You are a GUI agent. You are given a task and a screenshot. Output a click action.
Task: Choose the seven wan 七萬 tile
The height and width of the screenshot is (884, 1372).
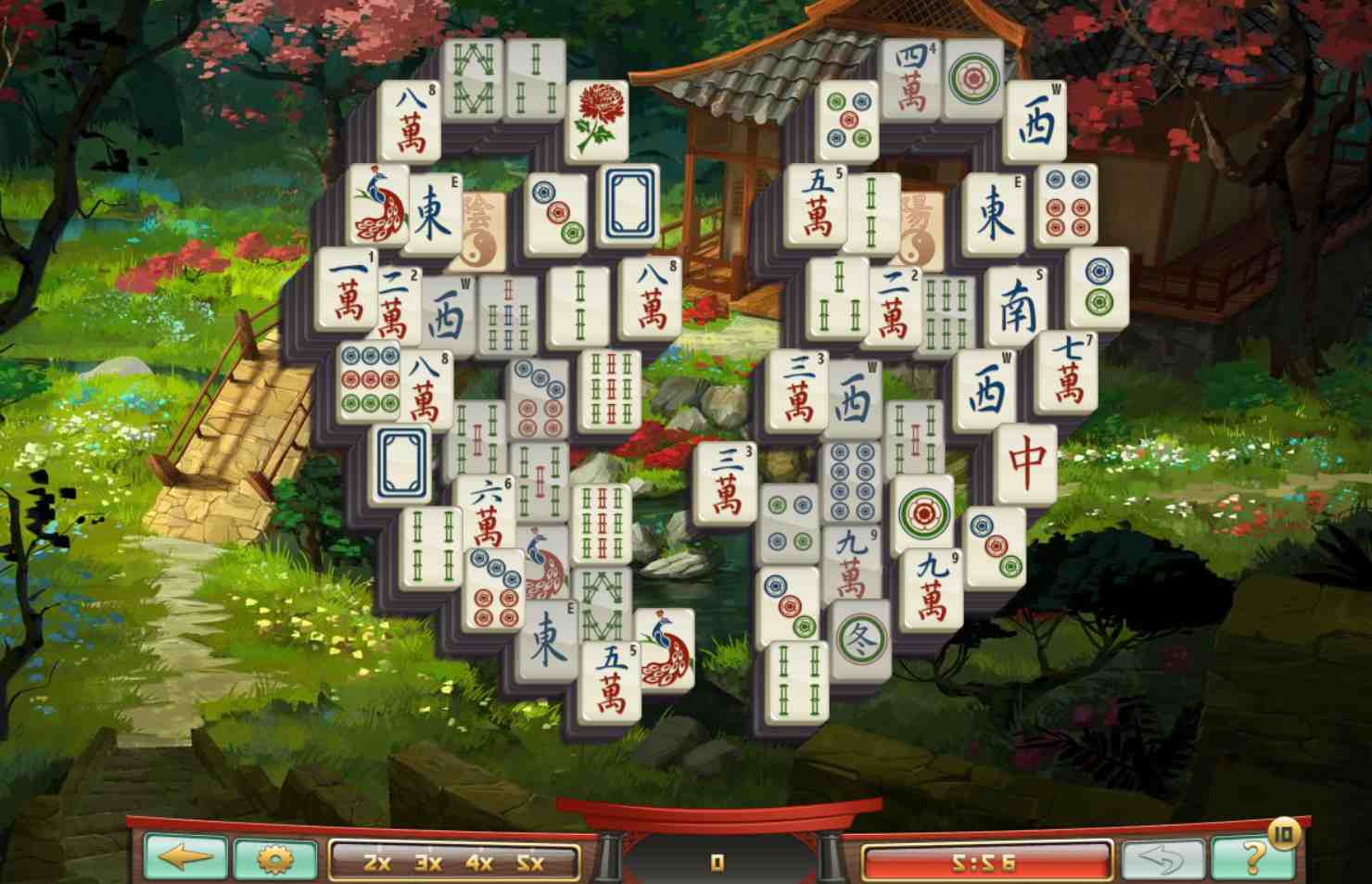[x=1068, y=370]
